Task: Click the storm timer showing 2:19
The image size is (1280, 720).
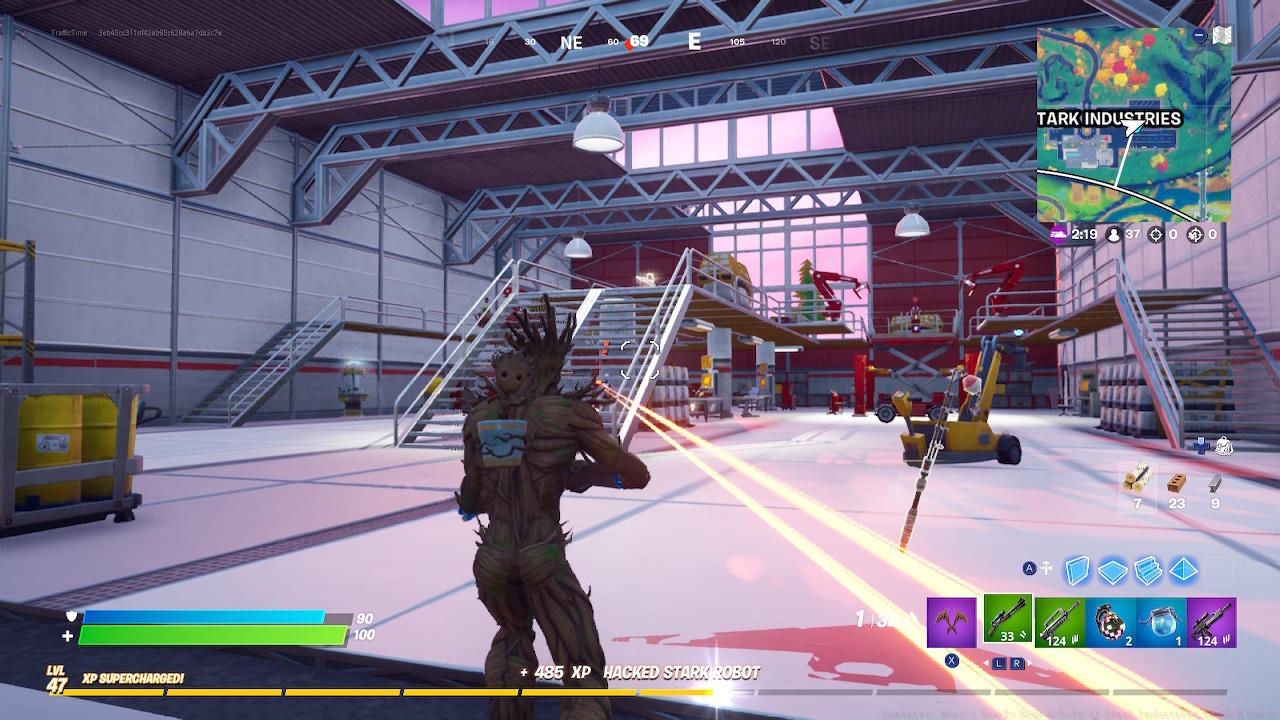Action: [x=1086, y=234]
